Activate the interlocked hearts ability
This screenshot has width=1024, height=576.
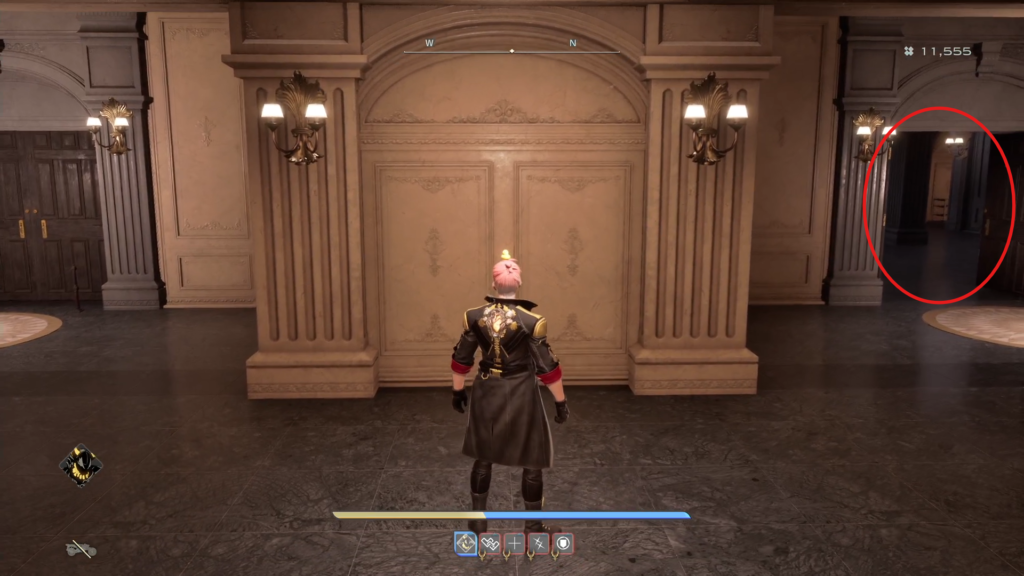490,543
